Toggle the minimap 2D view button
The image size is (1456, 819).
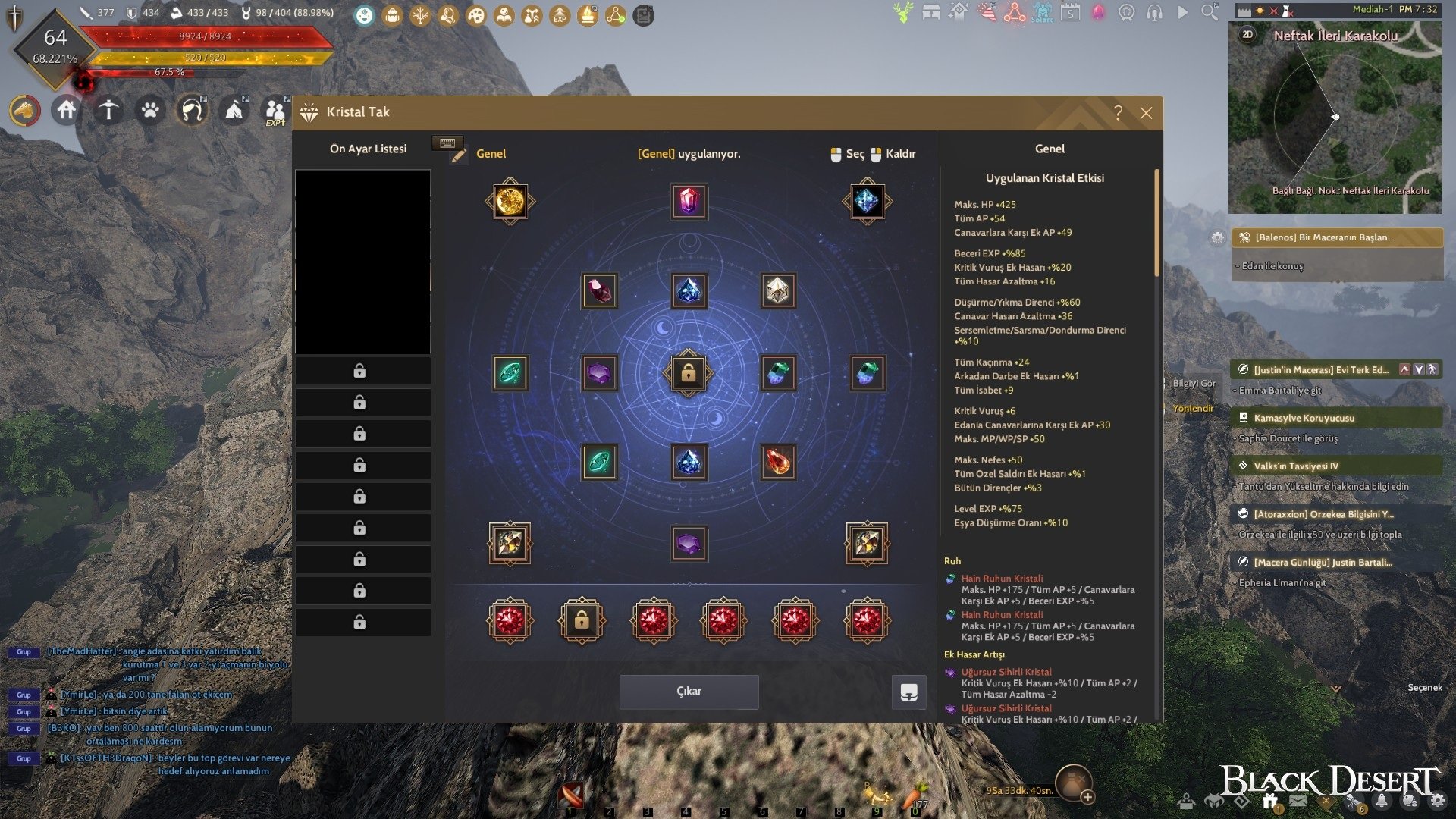tap(1247, 35)
